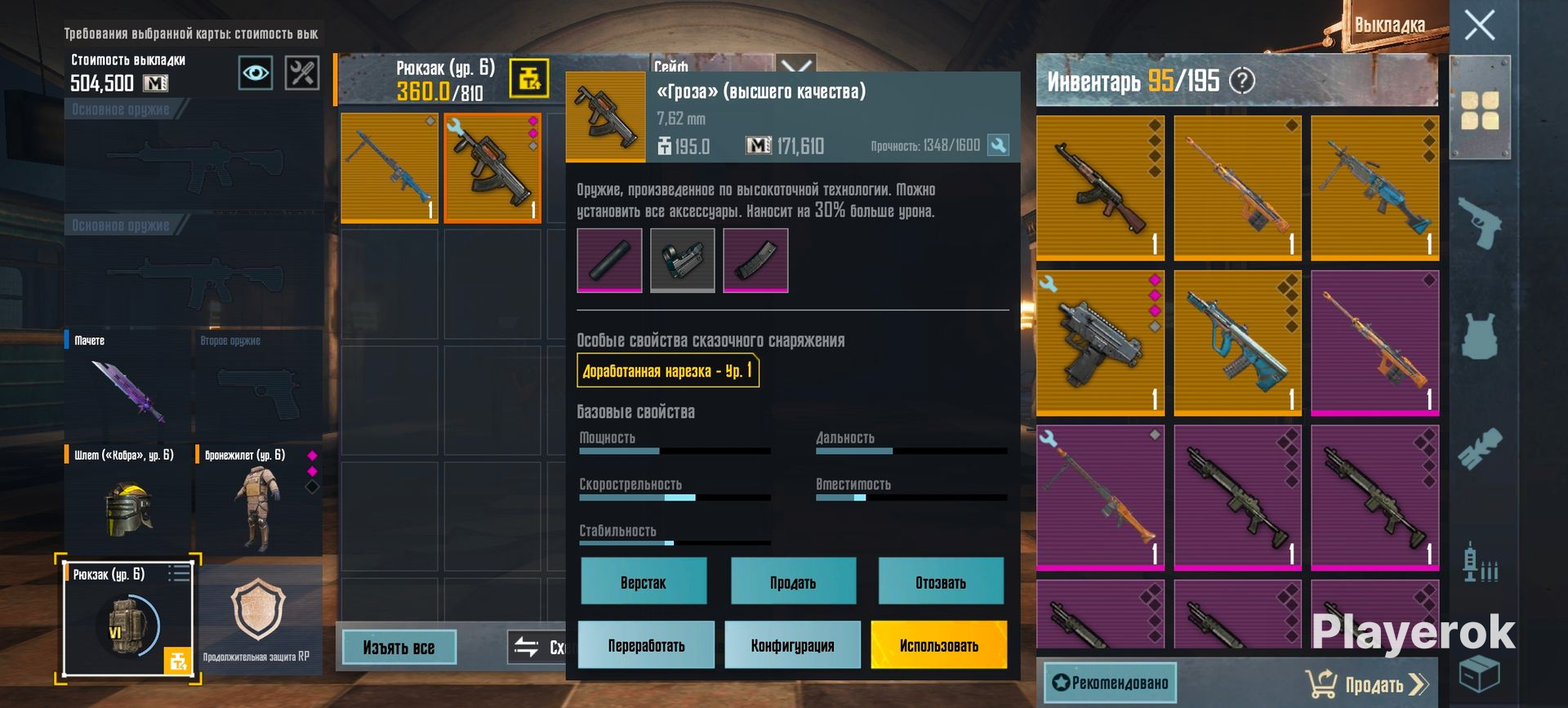Click the suppressor attachment on the Groza
1568x708 pixels.
(609, 260)
